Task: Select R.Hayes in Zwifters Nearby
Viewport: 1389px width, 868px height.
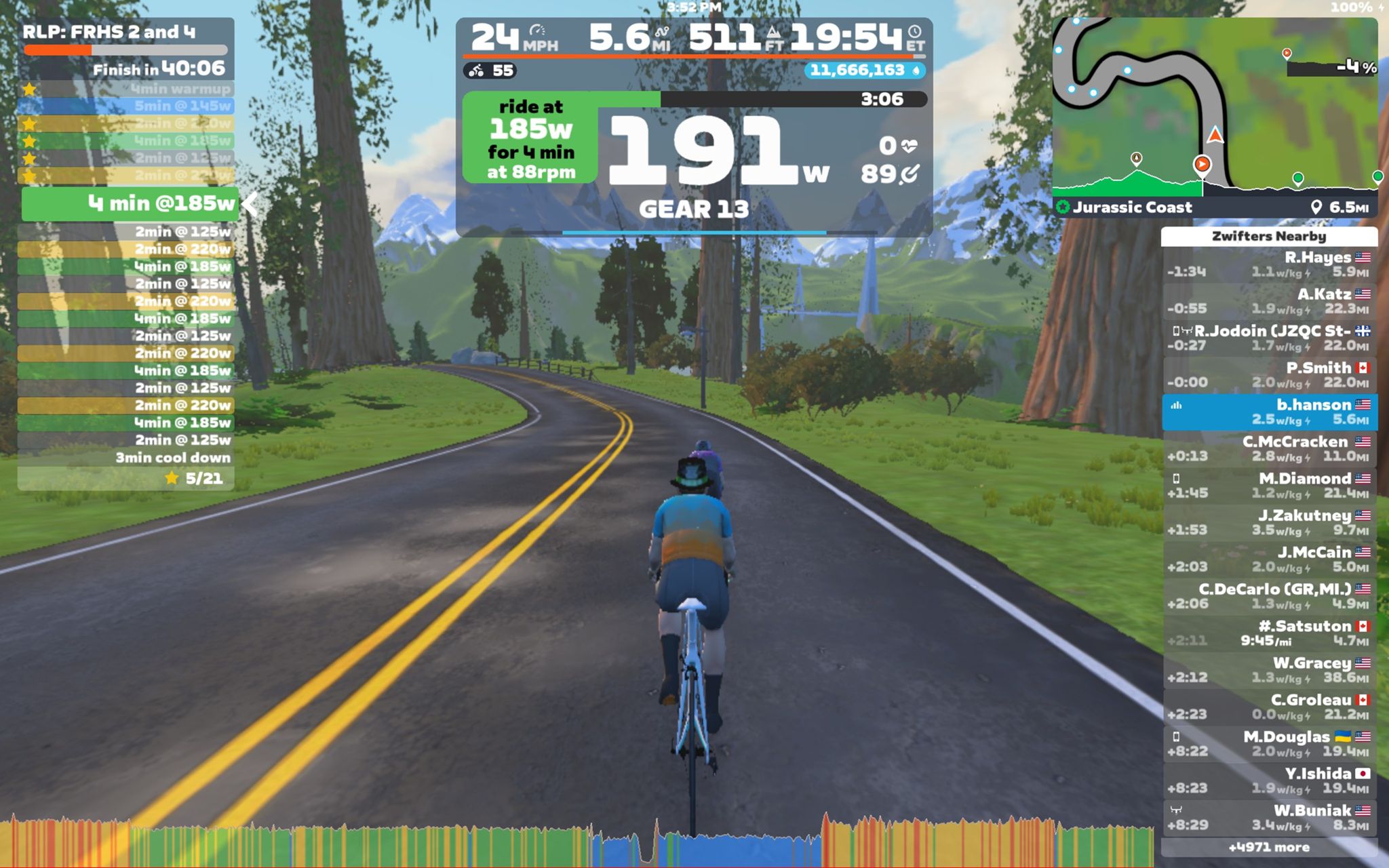Action: 1268,264
